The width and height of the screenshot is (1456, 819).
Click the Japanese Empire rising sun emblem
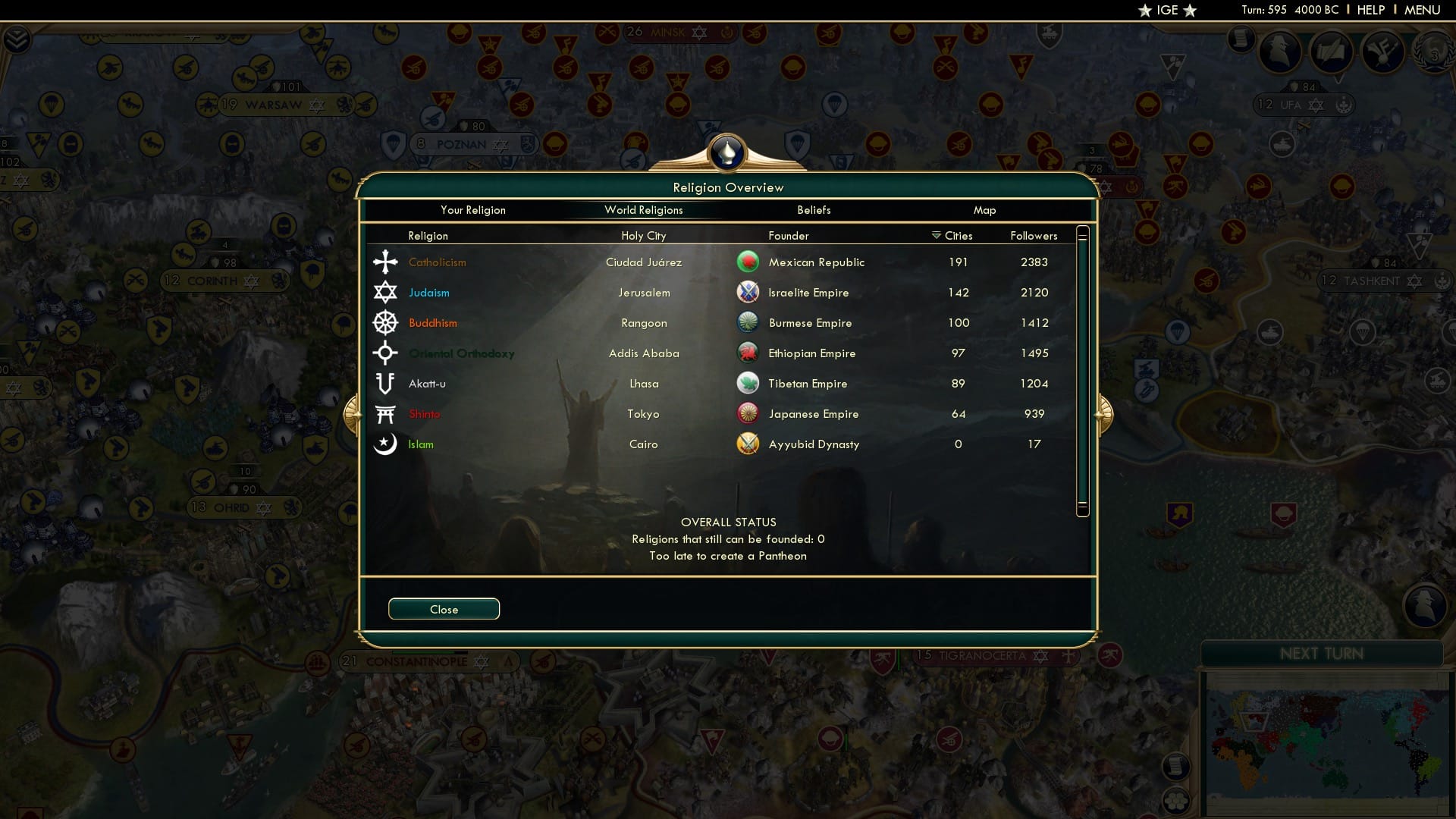[x=748, y=413]
